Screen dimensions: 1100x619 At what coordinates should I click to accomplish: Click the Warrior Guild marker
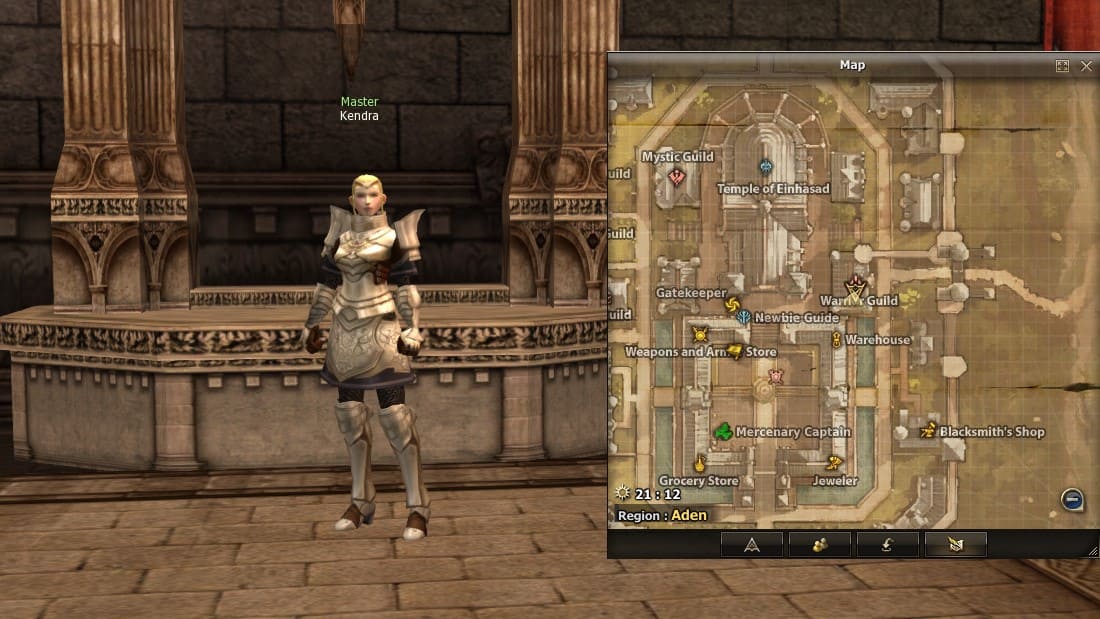click(855, 287)
